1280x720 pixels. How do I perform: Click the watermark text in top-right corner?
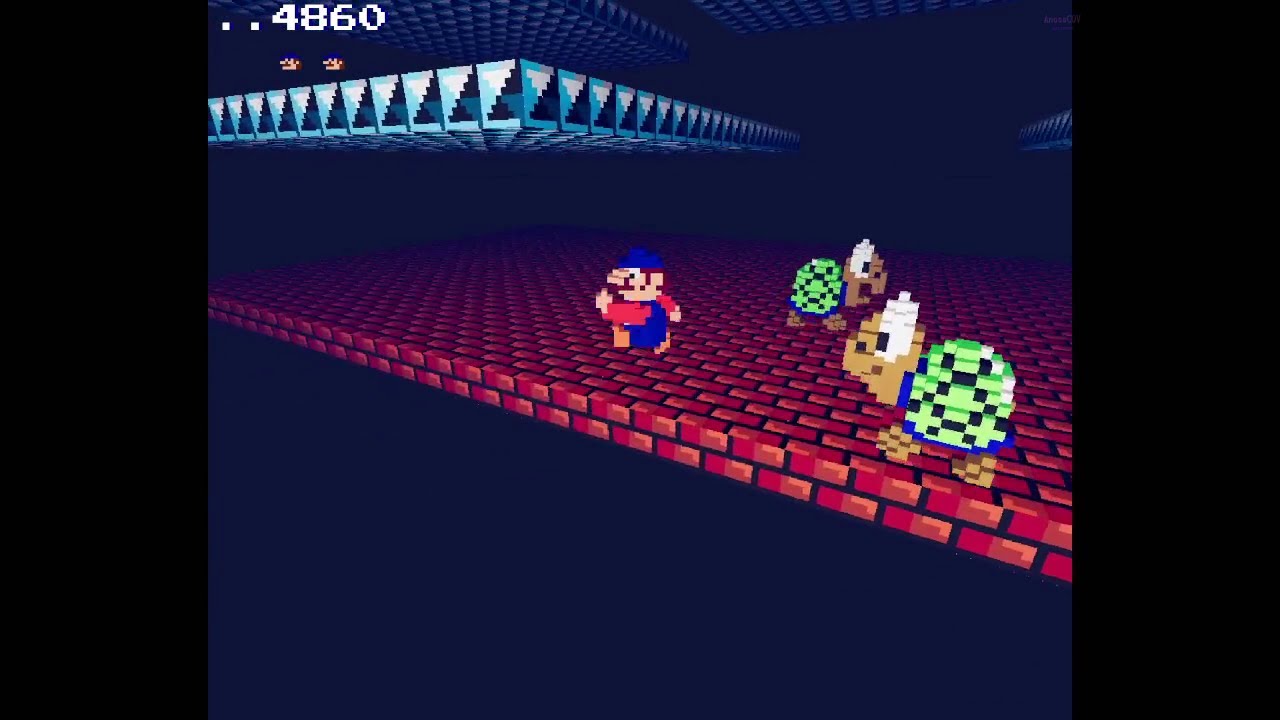[x=1060, y=18]
